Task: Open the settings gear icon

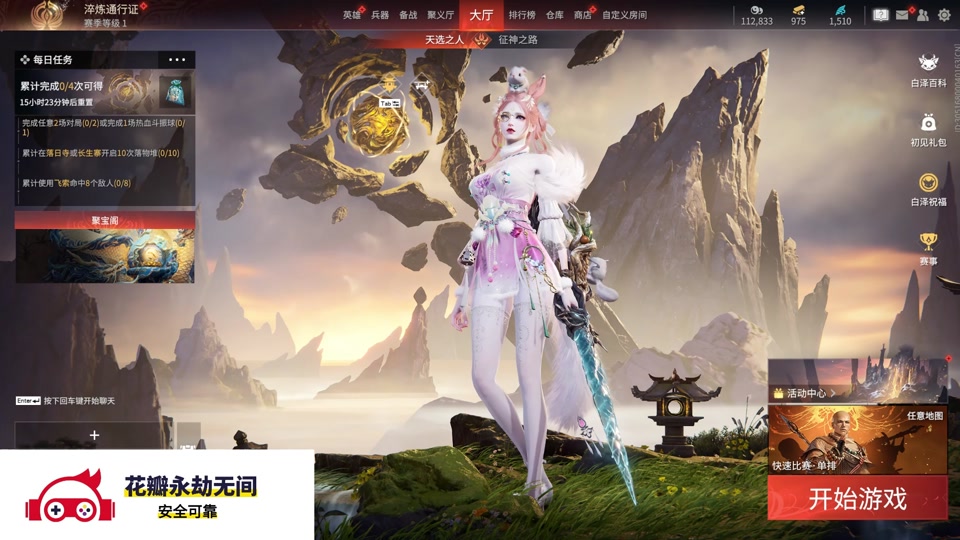Action: (x=944, y=15)
